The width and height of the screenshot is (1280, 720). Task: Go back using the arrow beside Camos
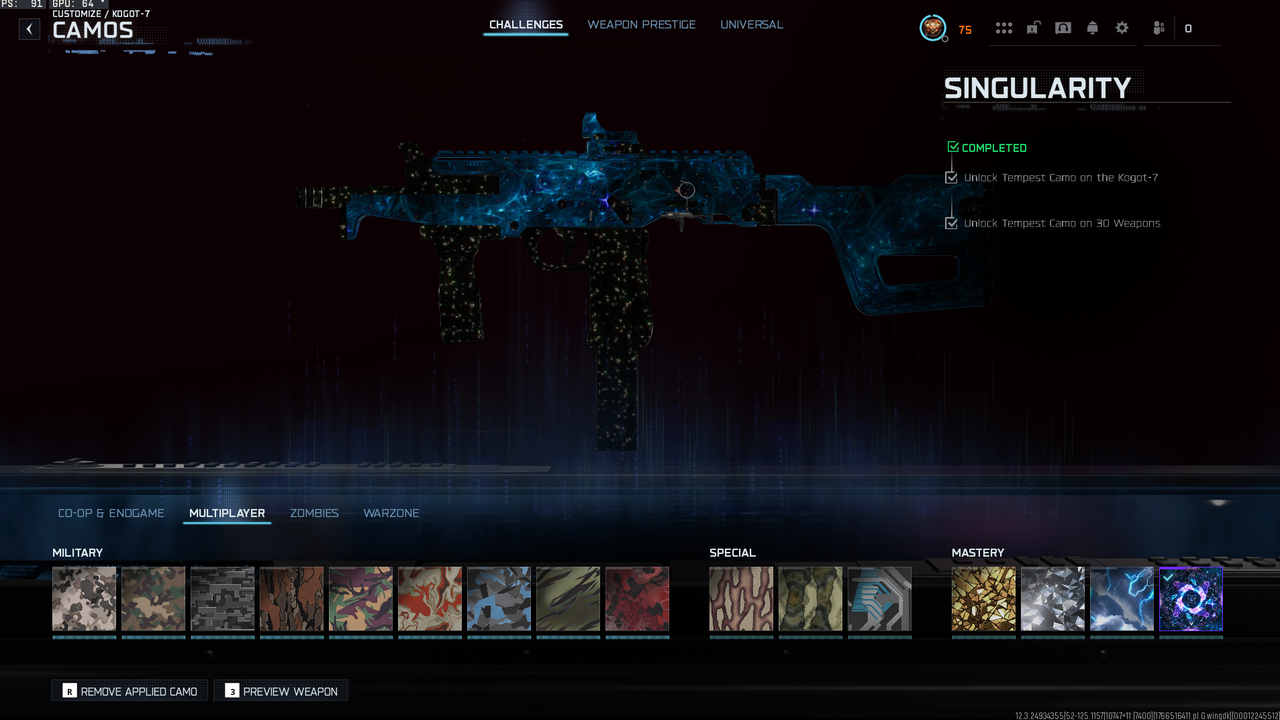click(30, 29)
